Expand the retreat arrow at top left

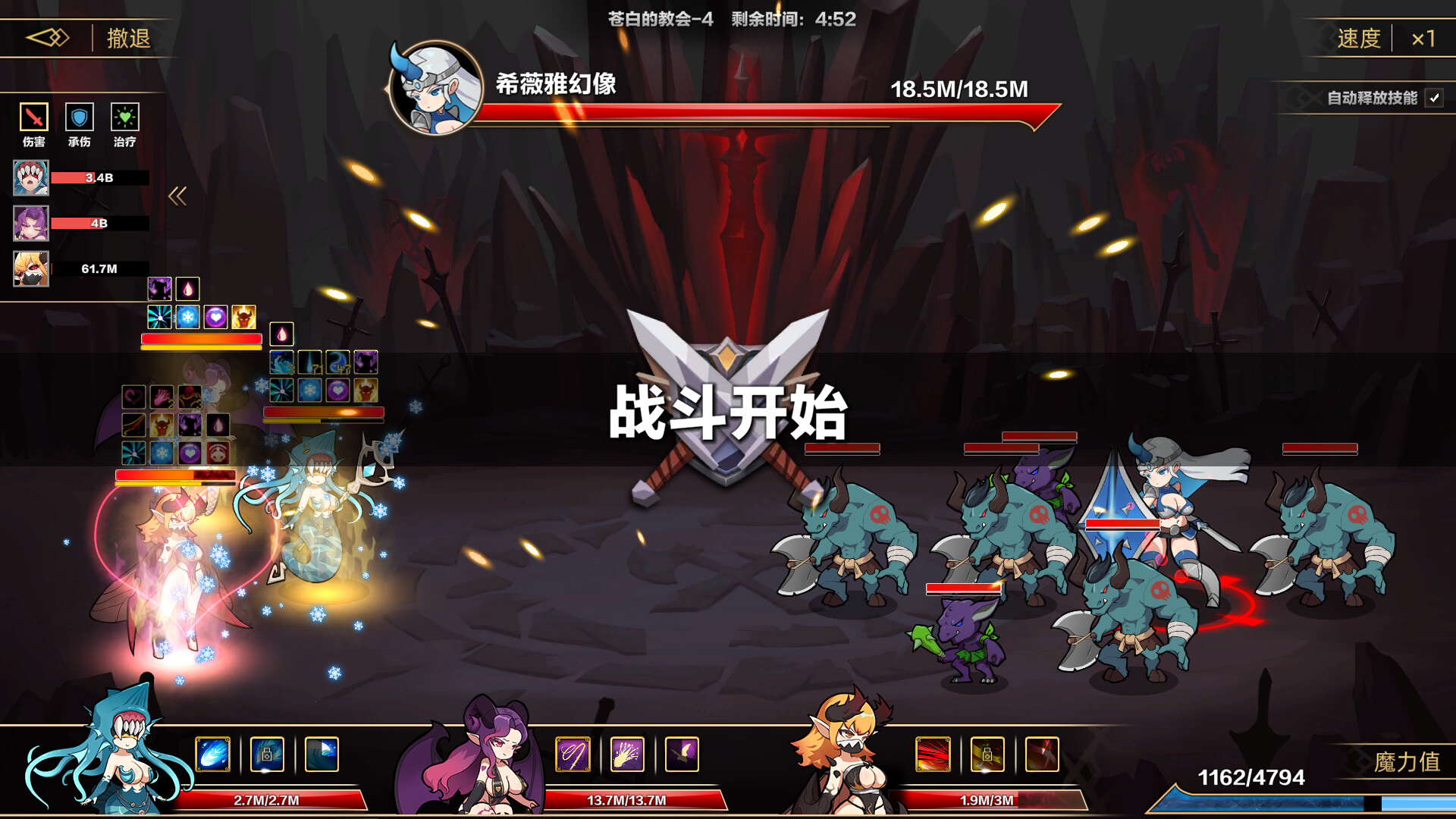[x=48, y=36]
